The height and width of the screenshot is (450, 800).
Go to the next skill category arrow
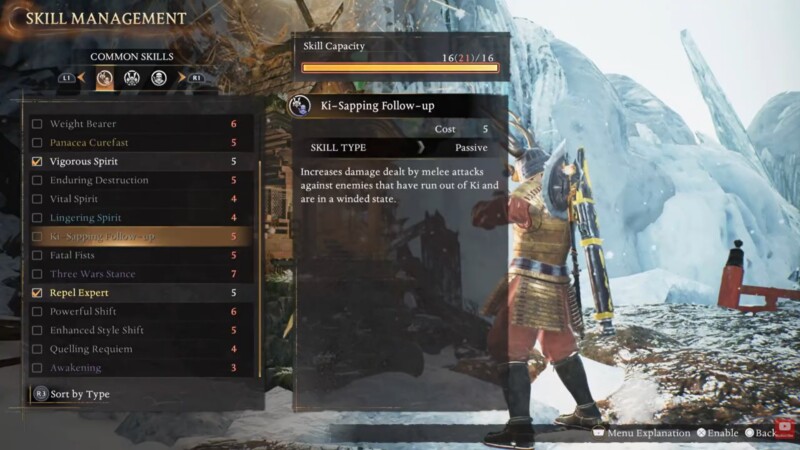(x=182, y=77)
